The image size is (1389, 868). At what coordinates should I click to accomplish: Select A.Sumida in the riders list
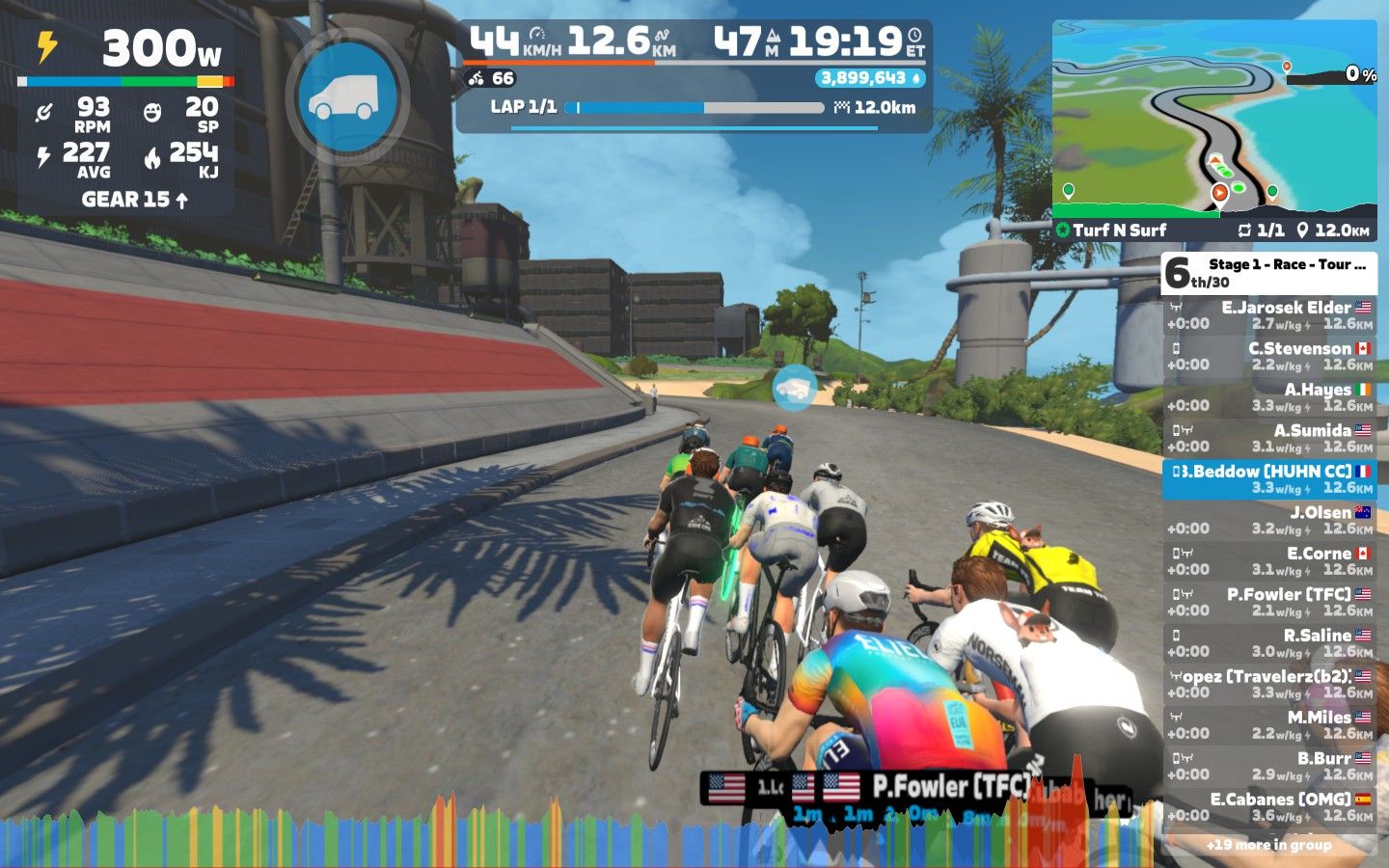point(1268,438)
